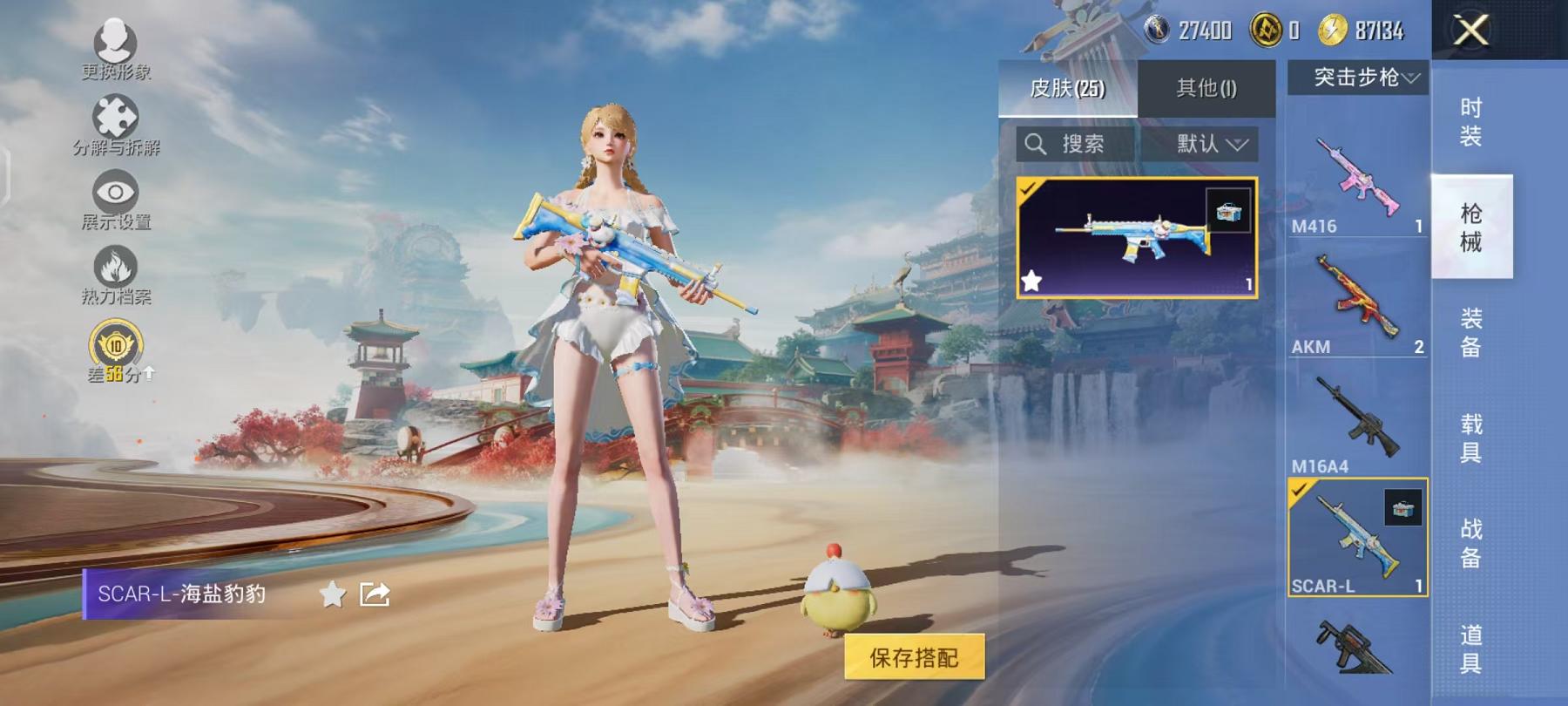Click the magnifier search icon
The image size is (1568, 706).
click(1037, 144)
